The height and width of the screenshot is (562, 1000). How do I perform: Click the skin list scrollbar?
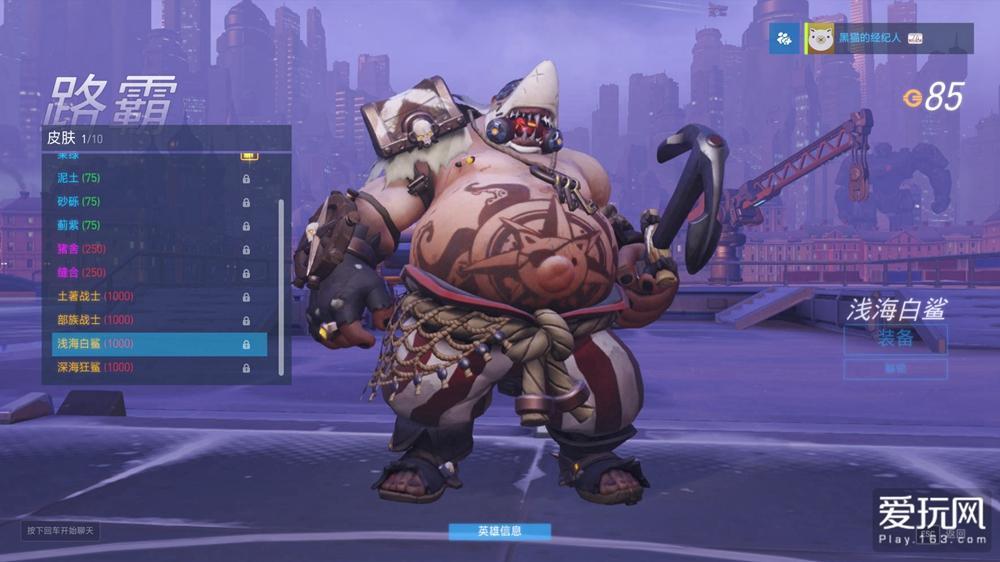281,260
